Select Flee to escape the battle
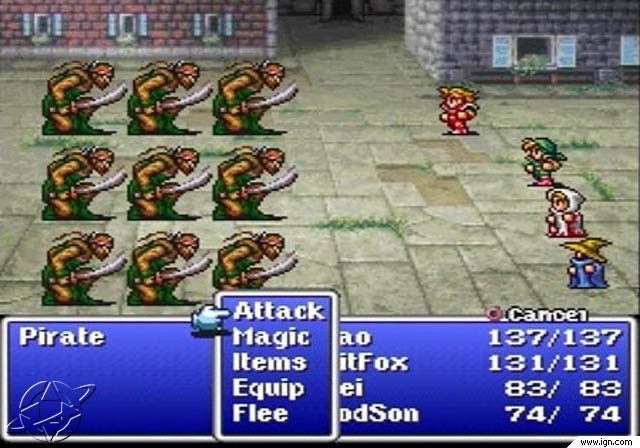Viewport: 640px width, 448px height. [x=260, y=412]
